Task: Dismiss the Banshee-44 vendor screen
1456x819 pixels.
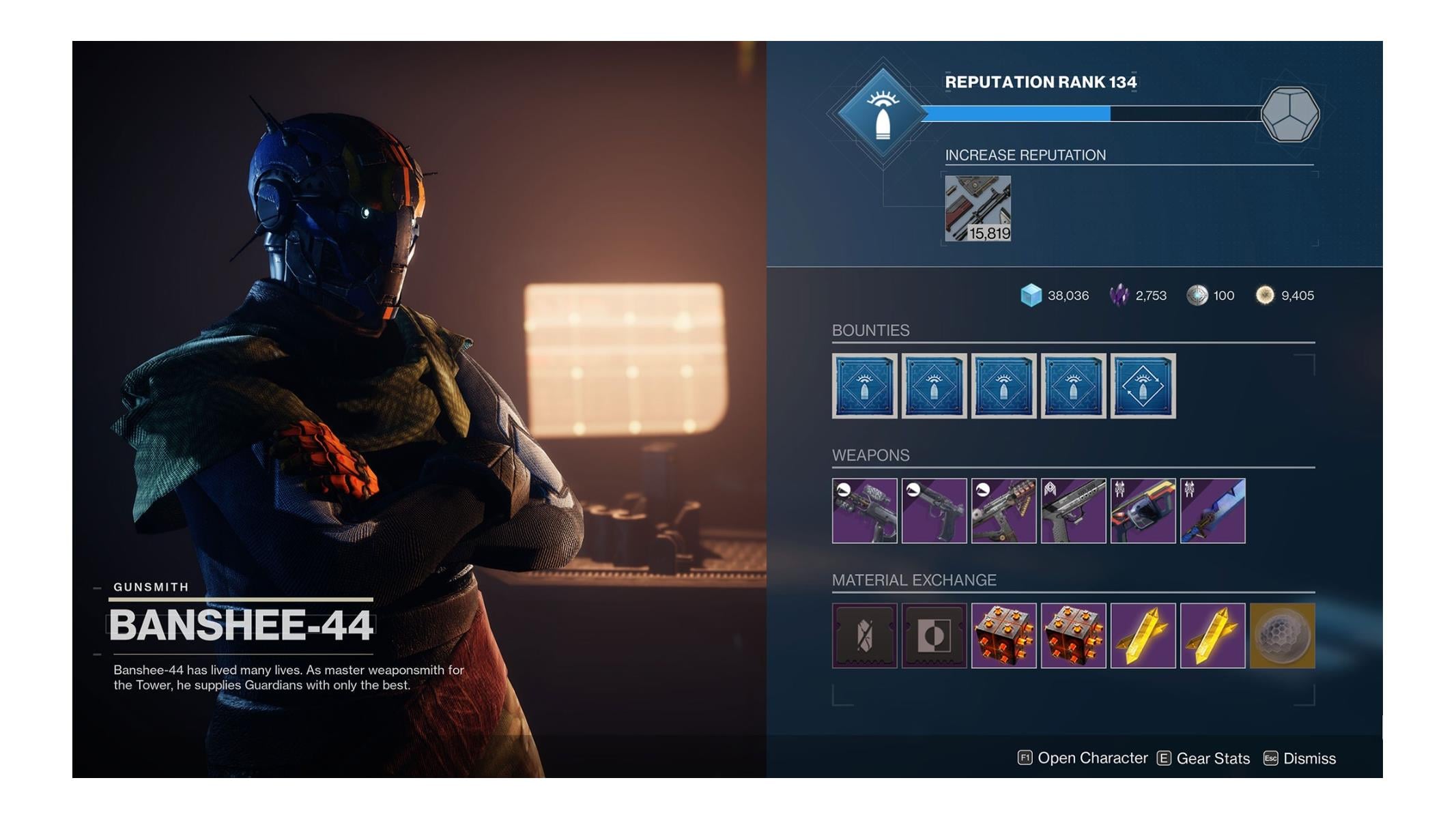Action: click(1300, 758)
